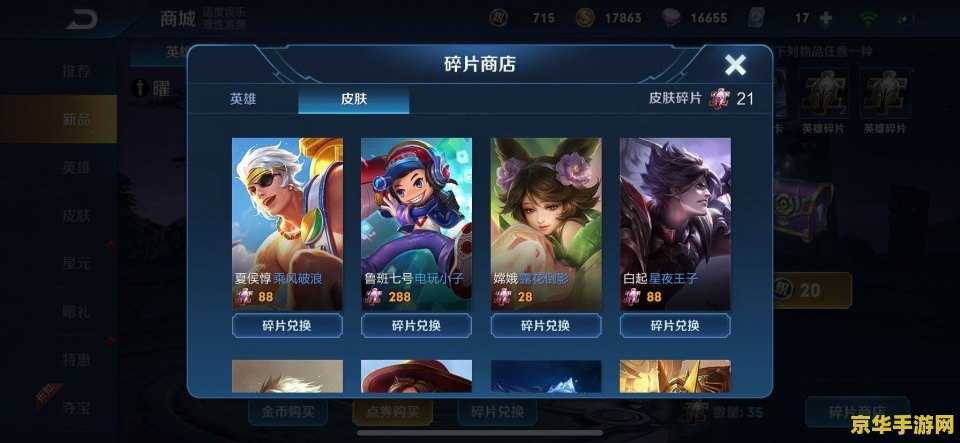The width and height of the screenshot is (960, 443).
Task: Open the 夺宝 section in sidebar
Action: tap(77, 406)
